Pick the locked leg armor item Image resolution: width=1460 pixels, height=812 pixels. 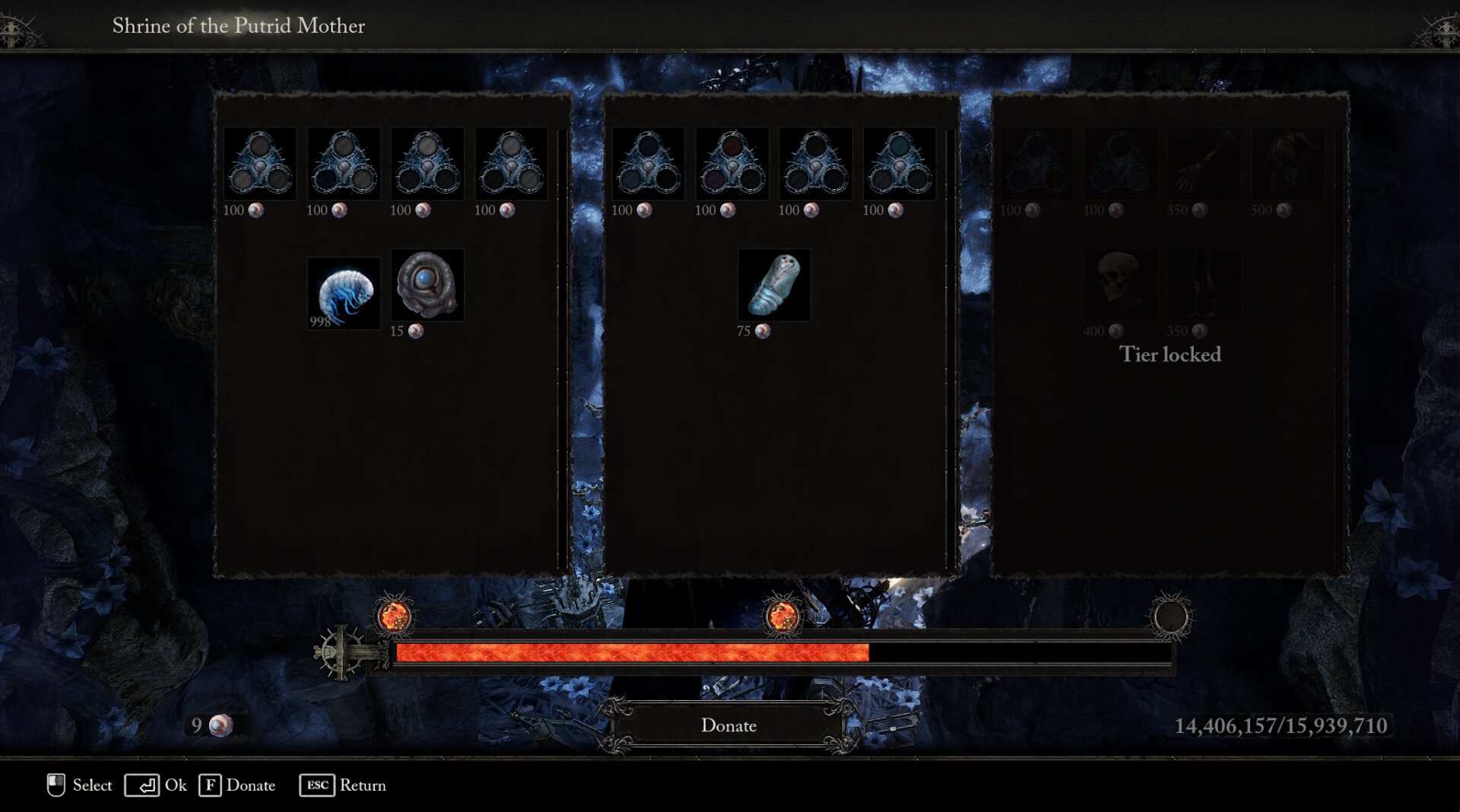click(x=1204, y=284)
